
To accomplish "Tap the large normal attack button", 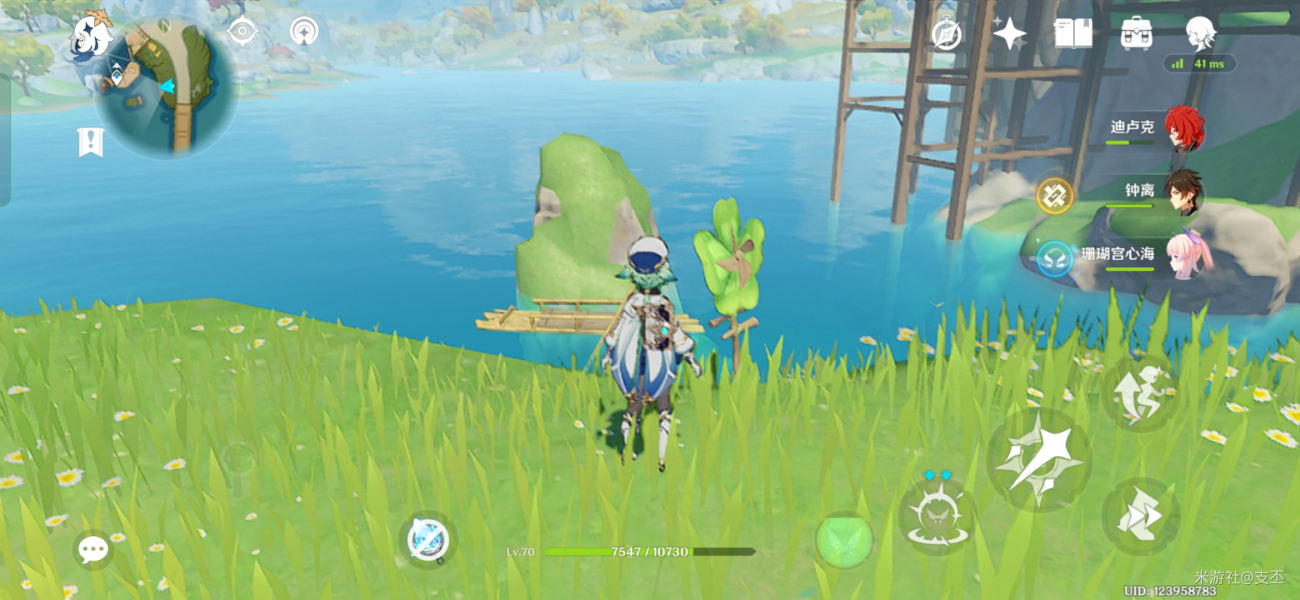I will (1039, 459).
